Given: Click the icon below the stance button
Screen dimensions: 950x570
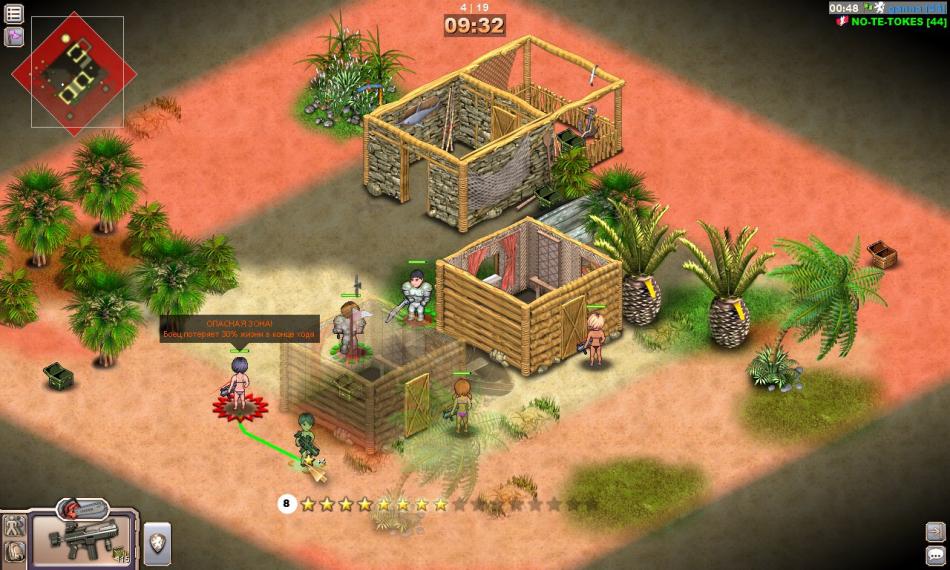Looking at the screenshot, I should 15,550.
